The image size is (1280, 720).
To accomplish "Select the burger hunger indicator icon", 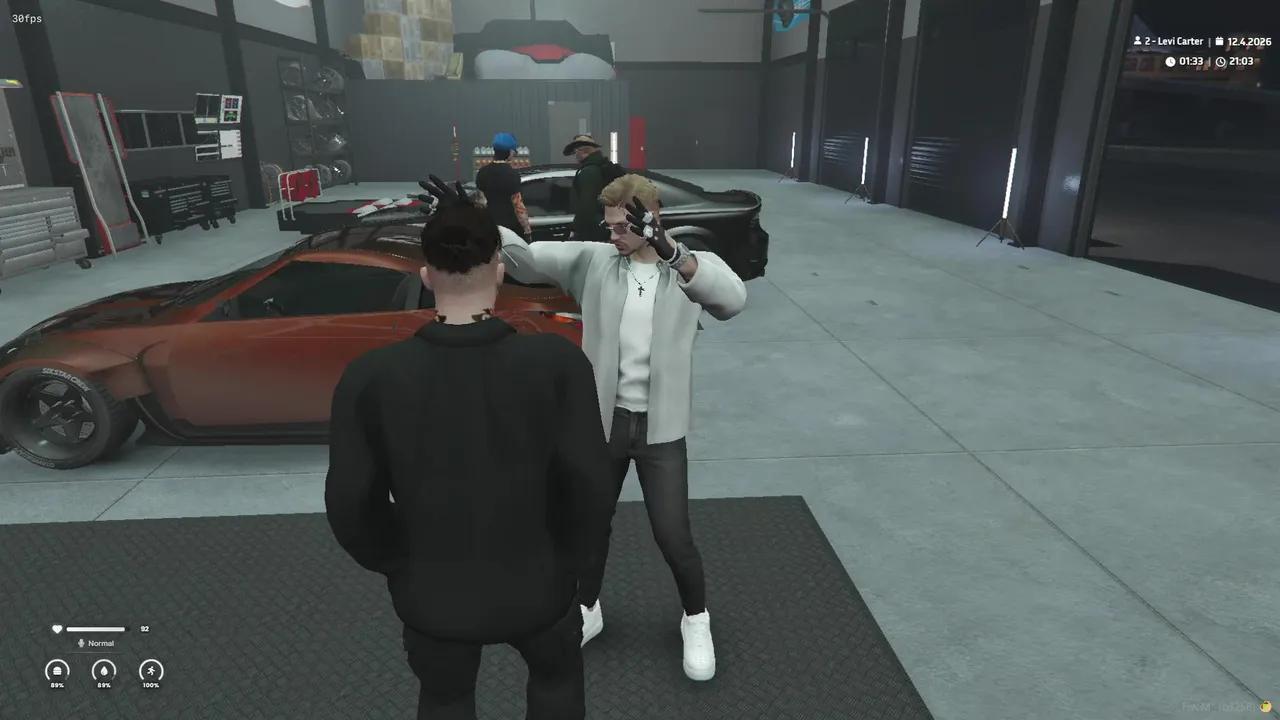I will point(57,670).
